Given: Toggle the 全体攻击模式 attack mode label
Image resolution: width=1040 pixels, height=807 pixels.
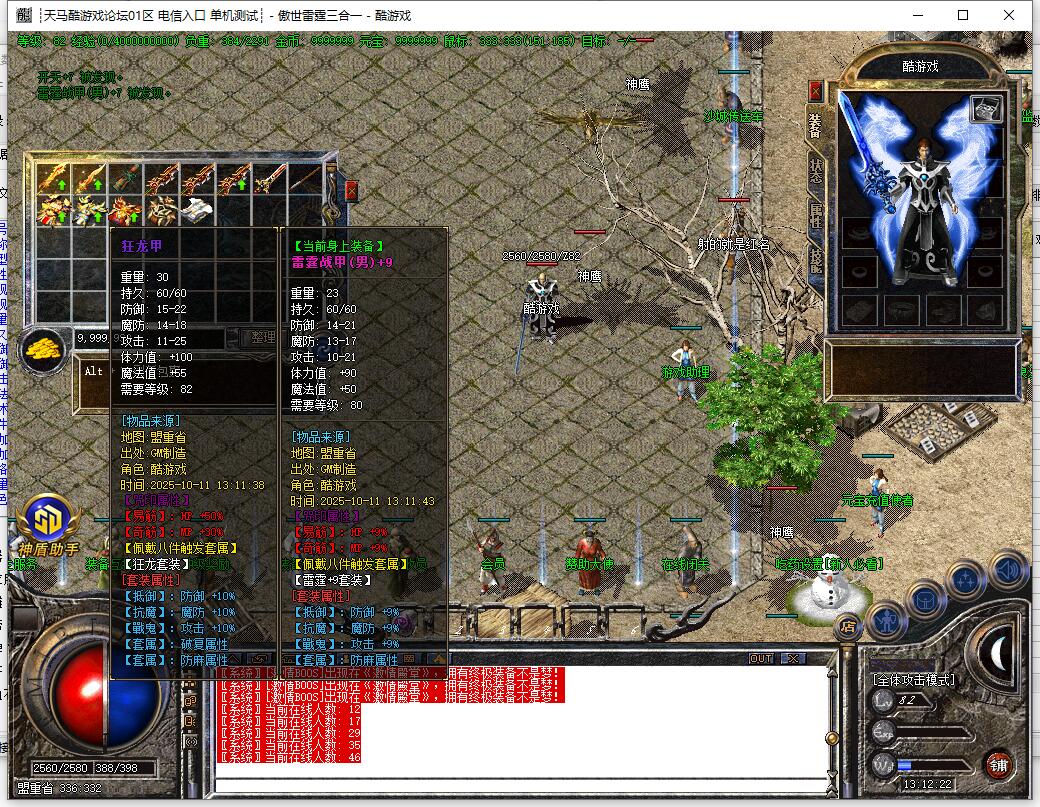Looking at the screenshot, I should point(913,680).
